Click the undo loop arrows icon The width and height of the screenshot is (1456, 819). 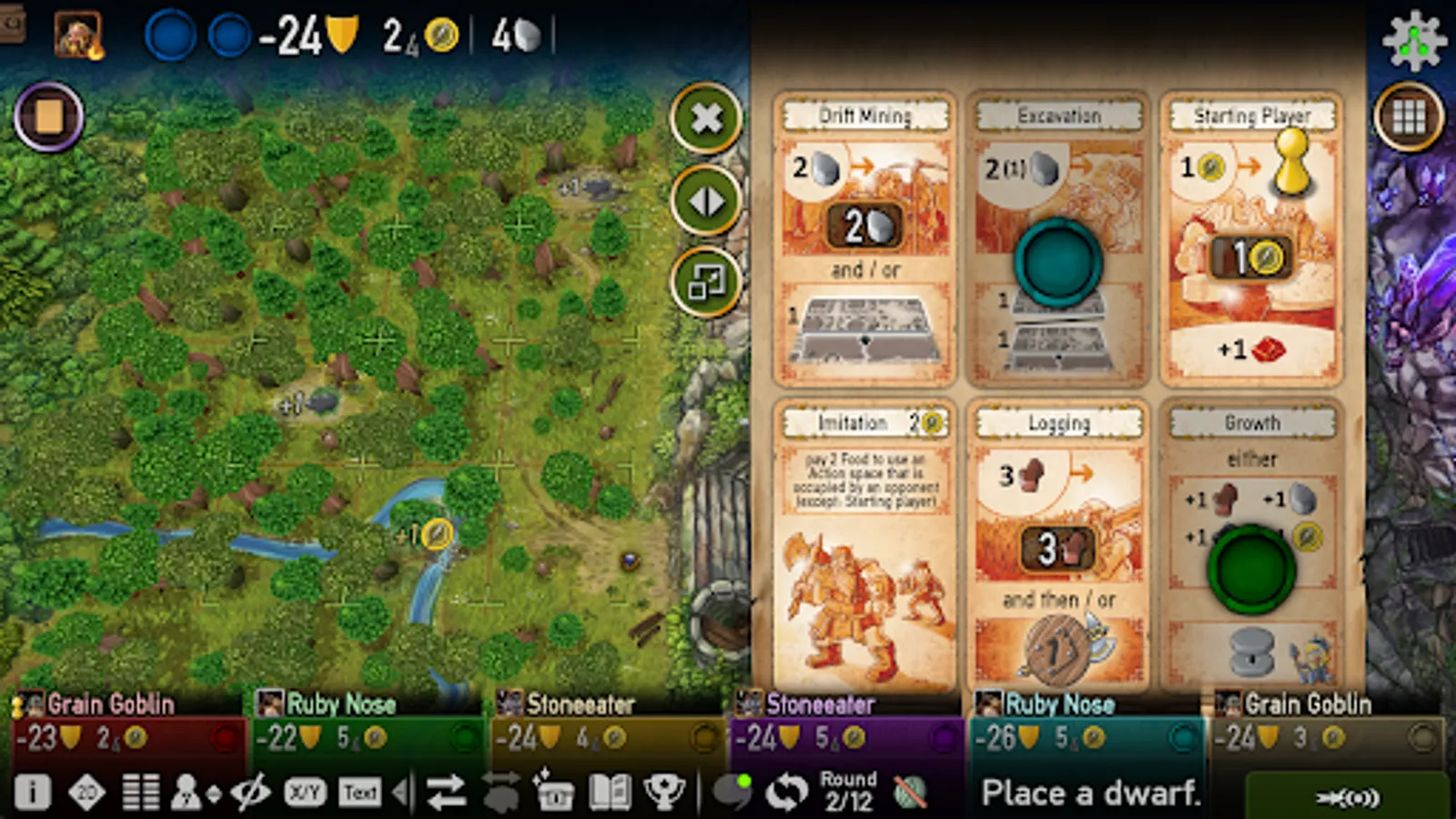[x=784, y=792]
